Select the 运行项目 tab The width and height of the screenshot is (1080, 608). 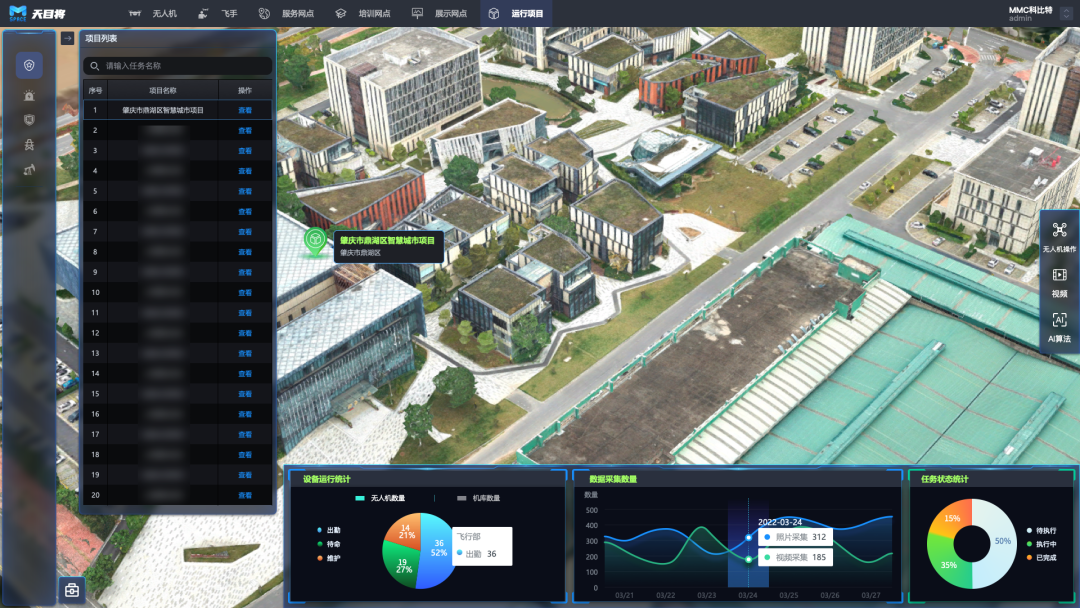pyautogui.click(x=517, y=14)
